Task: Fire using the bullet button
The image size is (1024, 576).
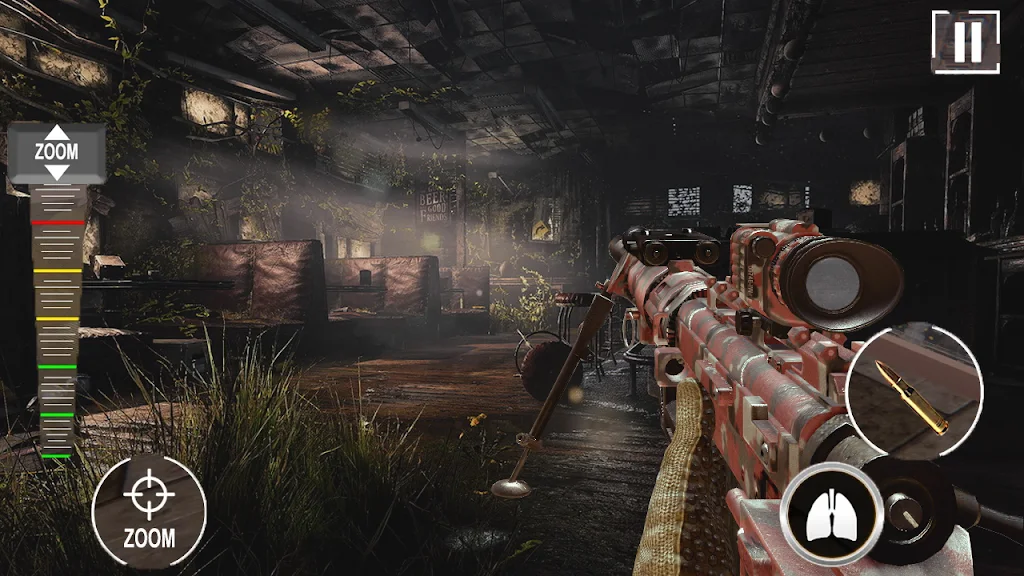Action: click(914, 392)
